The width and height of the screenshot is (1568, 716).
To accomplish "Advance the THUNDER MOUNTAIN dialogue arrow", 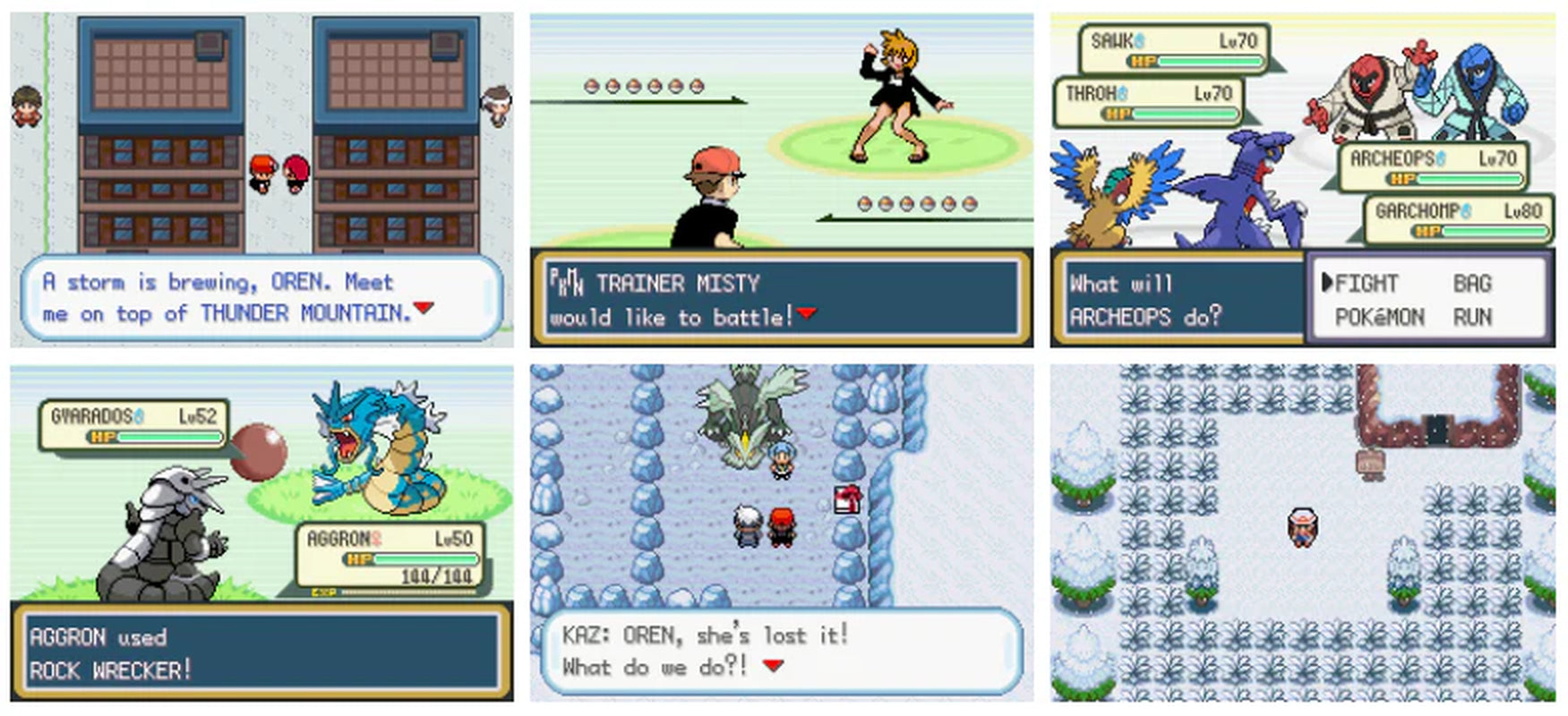I will tap(424, 308).
